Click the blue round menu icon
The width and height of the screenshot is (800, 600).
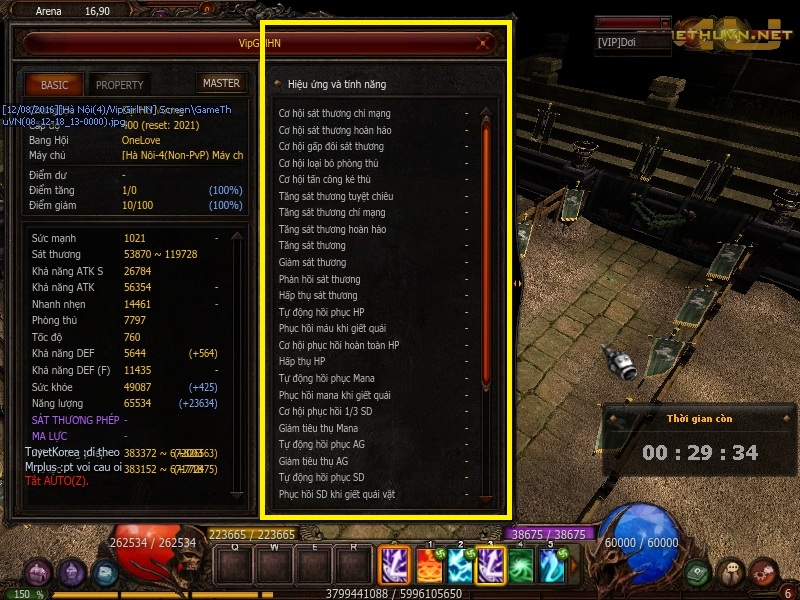(x=105, y=573)
